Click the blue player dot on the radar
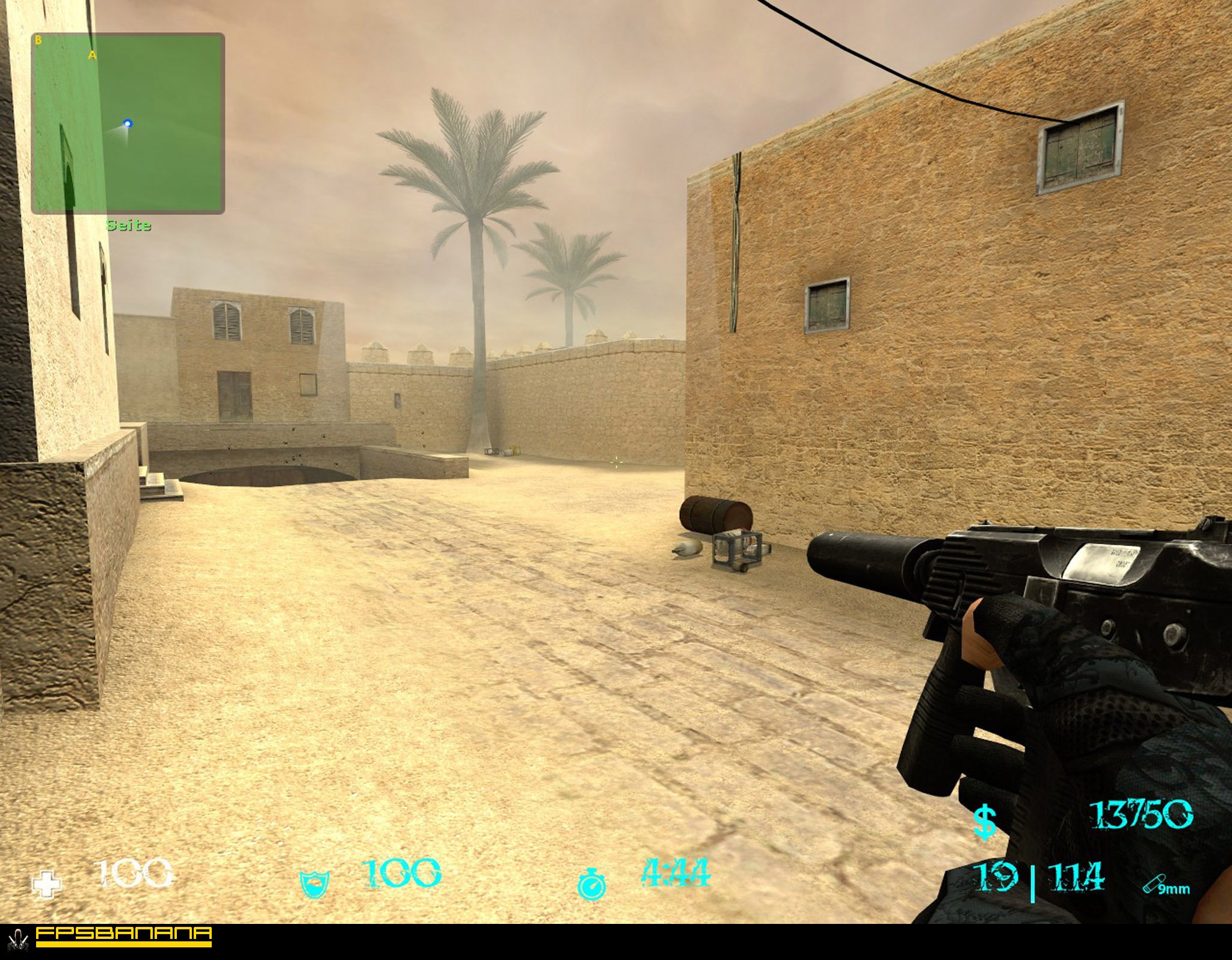Viewport: 1232px width, 960px height. click(x=128, y=125)
